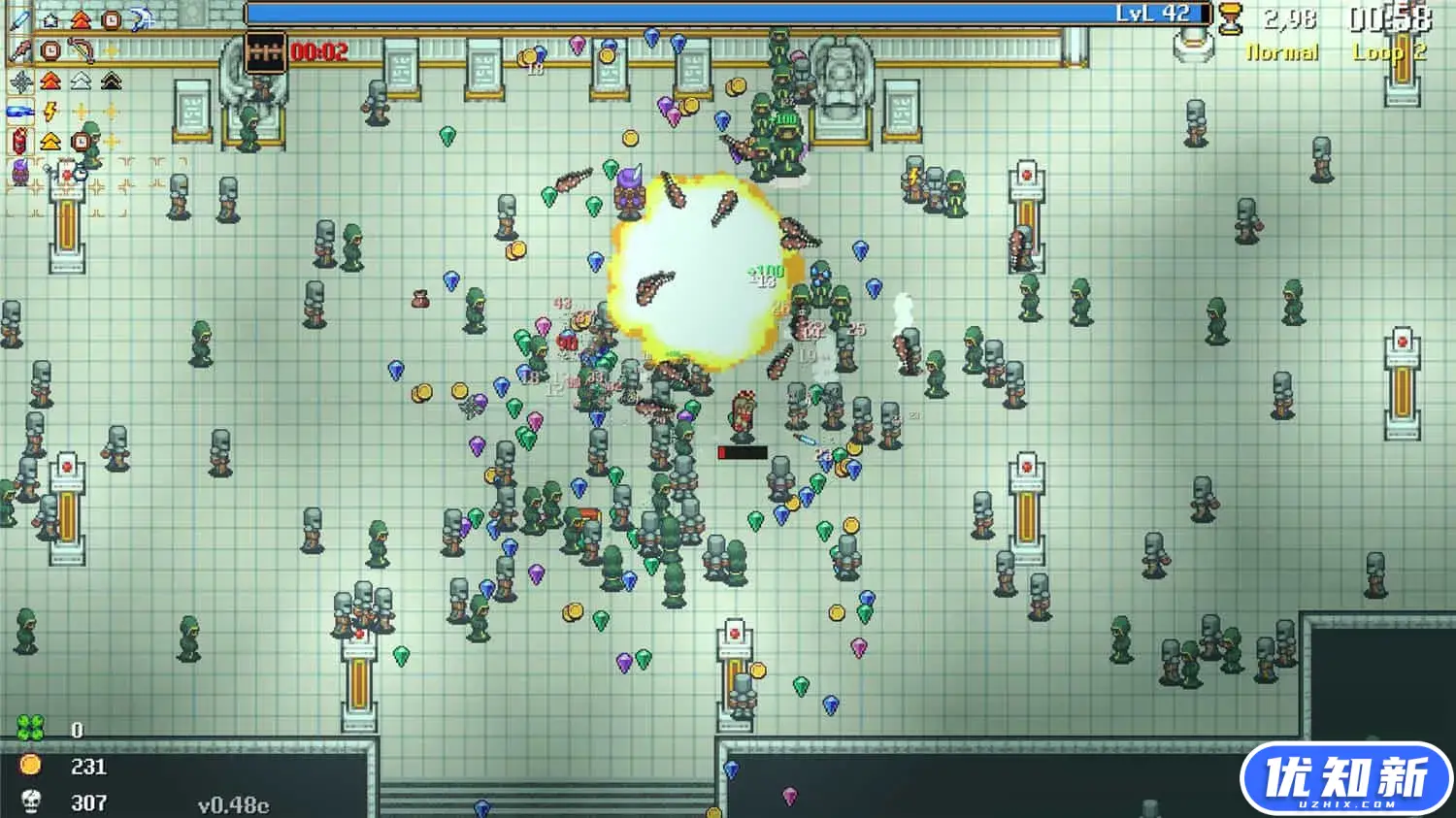Click the golden hourglass icon

pos(1231,19)
